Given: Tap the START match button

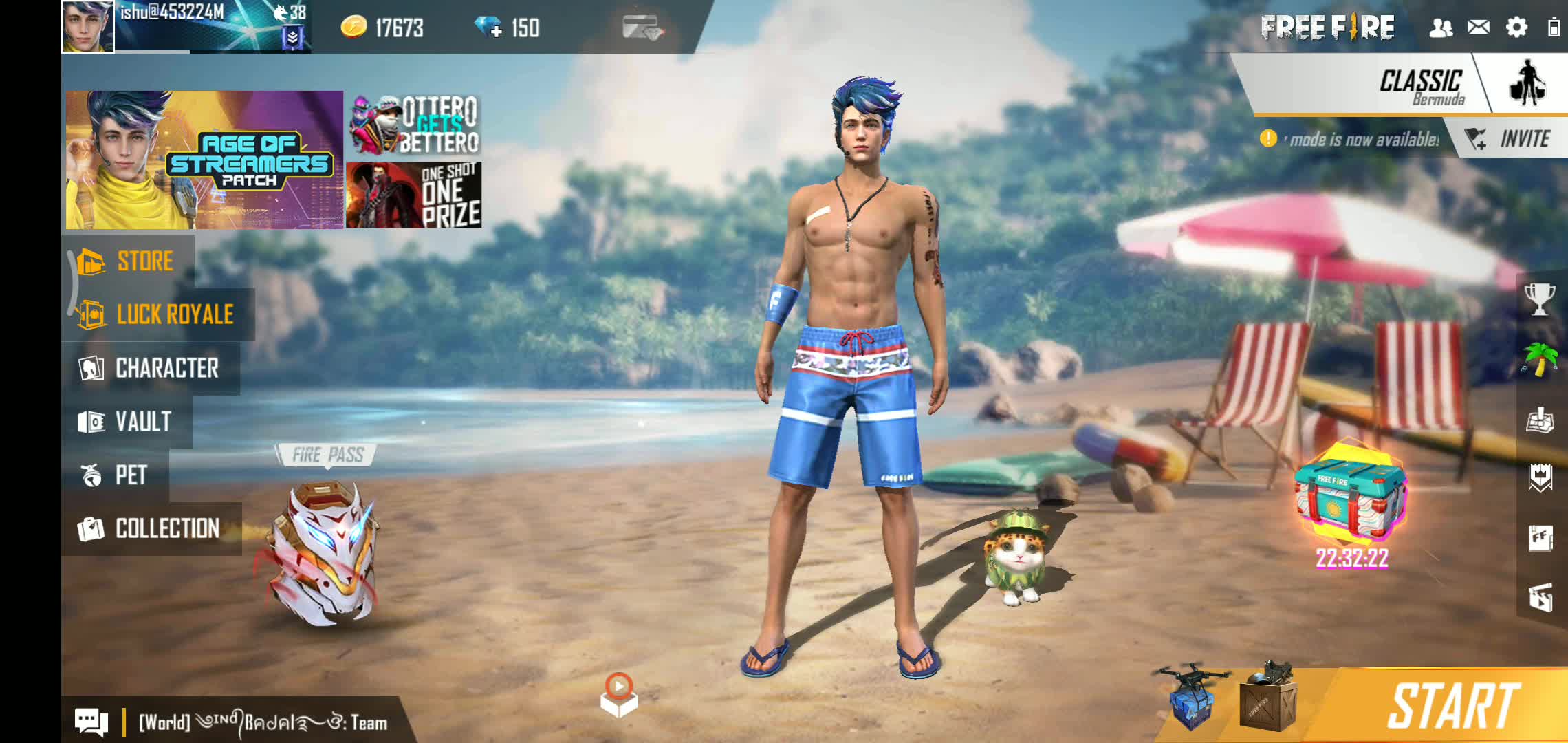Looking at the screenshot, I should click(1451, 705).
